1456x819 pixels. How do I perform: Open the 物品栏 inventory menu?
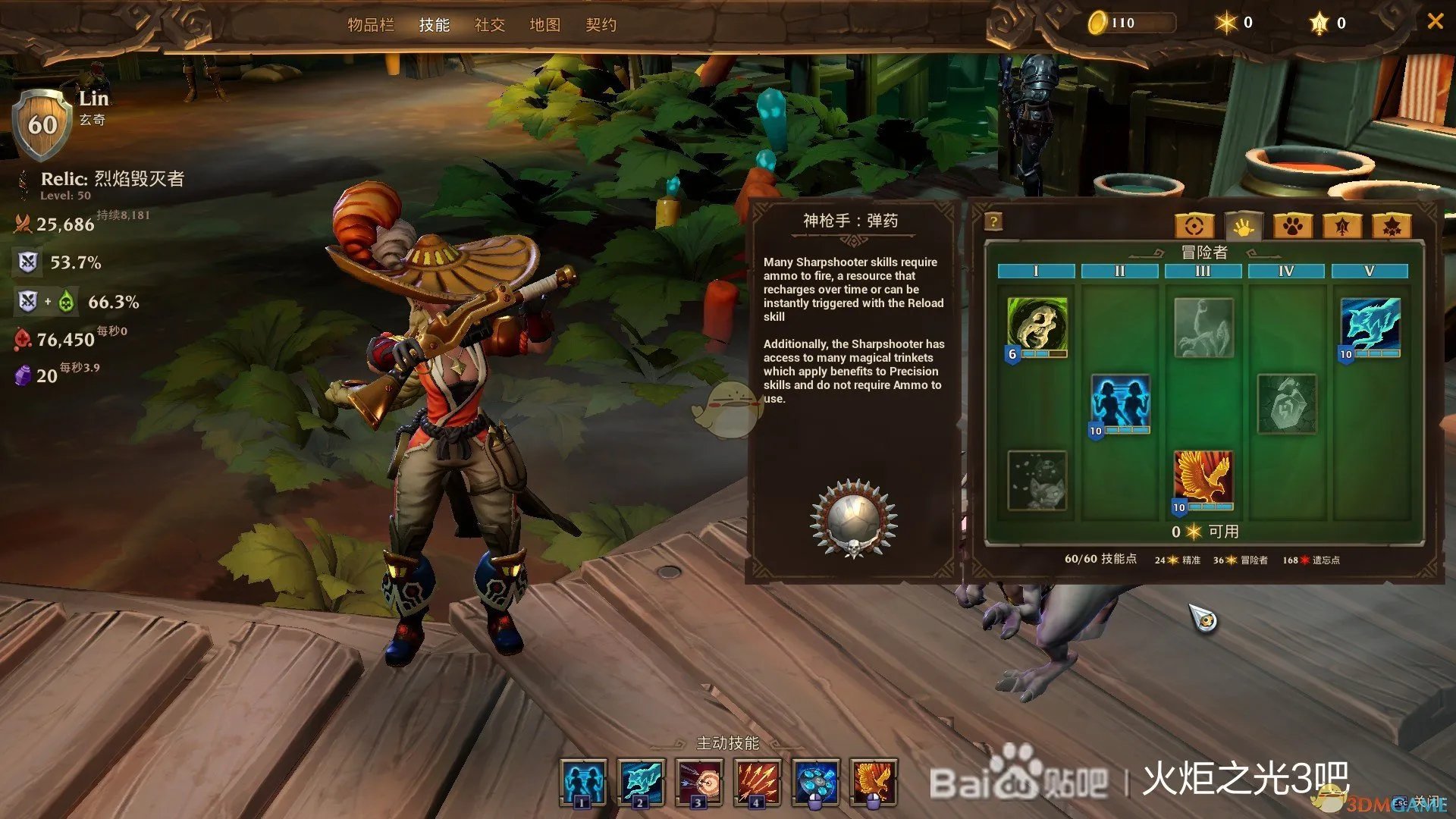[371, 25]
